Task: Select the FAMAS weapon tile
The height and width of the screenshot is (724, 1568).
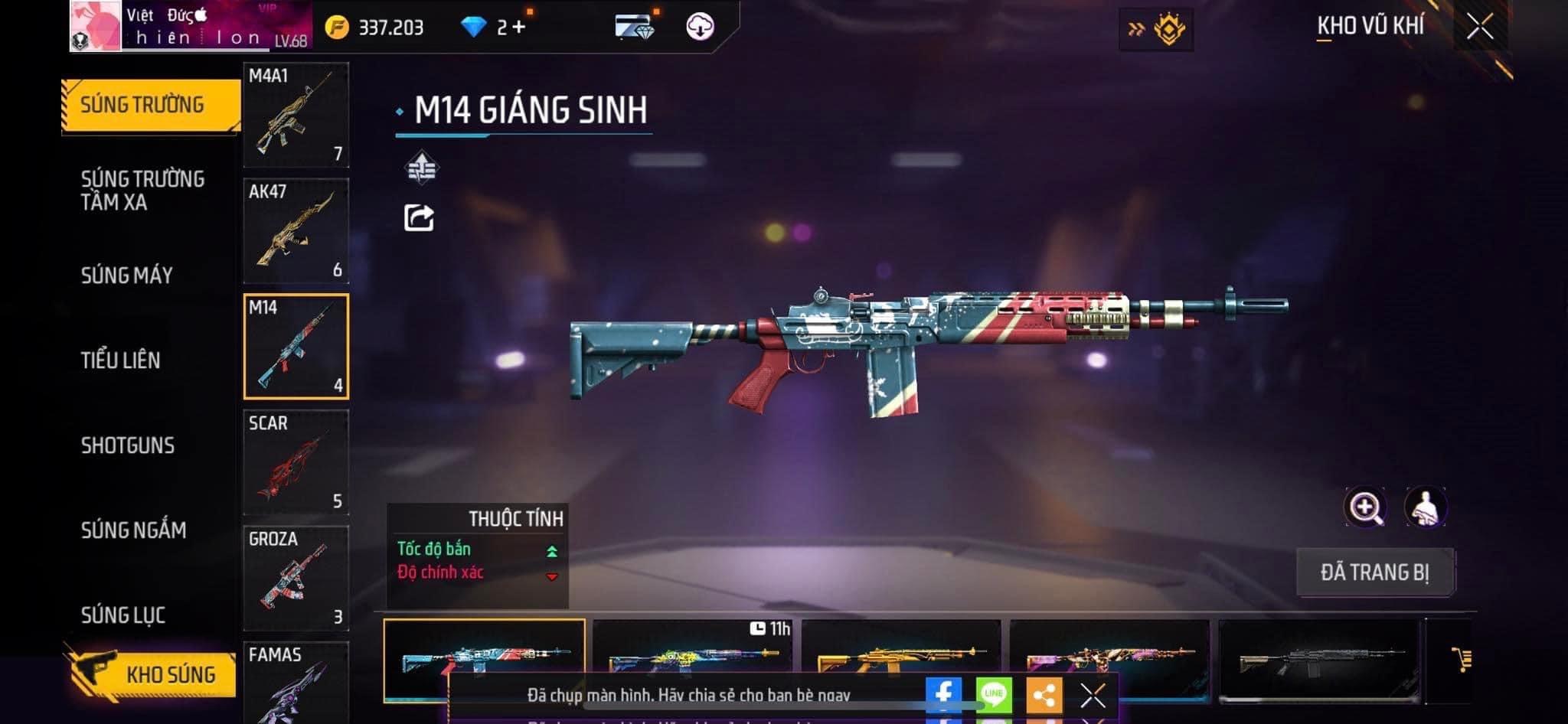Action: (x=296, y=683)
